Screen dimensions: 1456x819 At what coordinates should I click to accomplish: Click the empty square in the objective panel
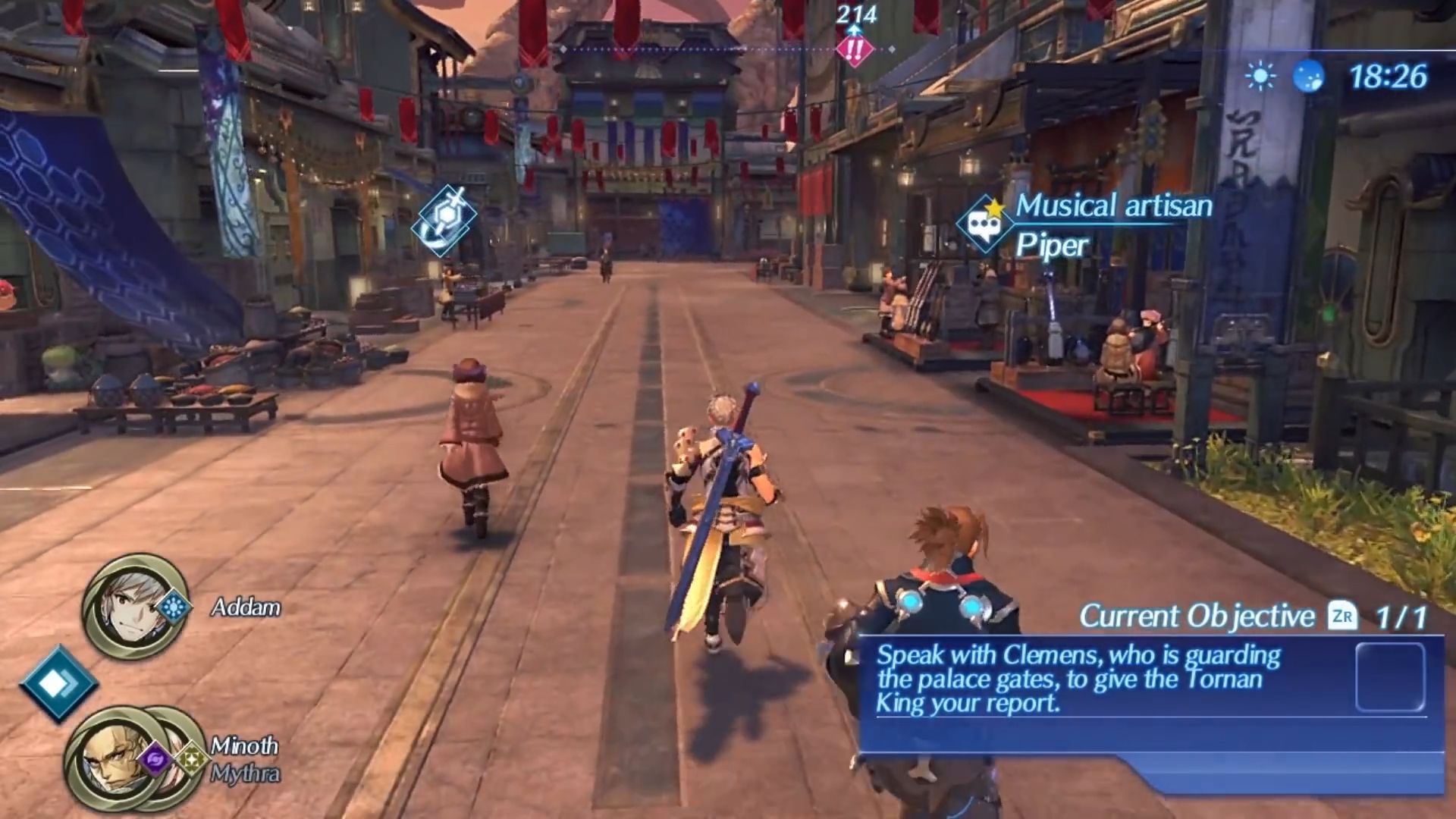(x=1389, y=677)
